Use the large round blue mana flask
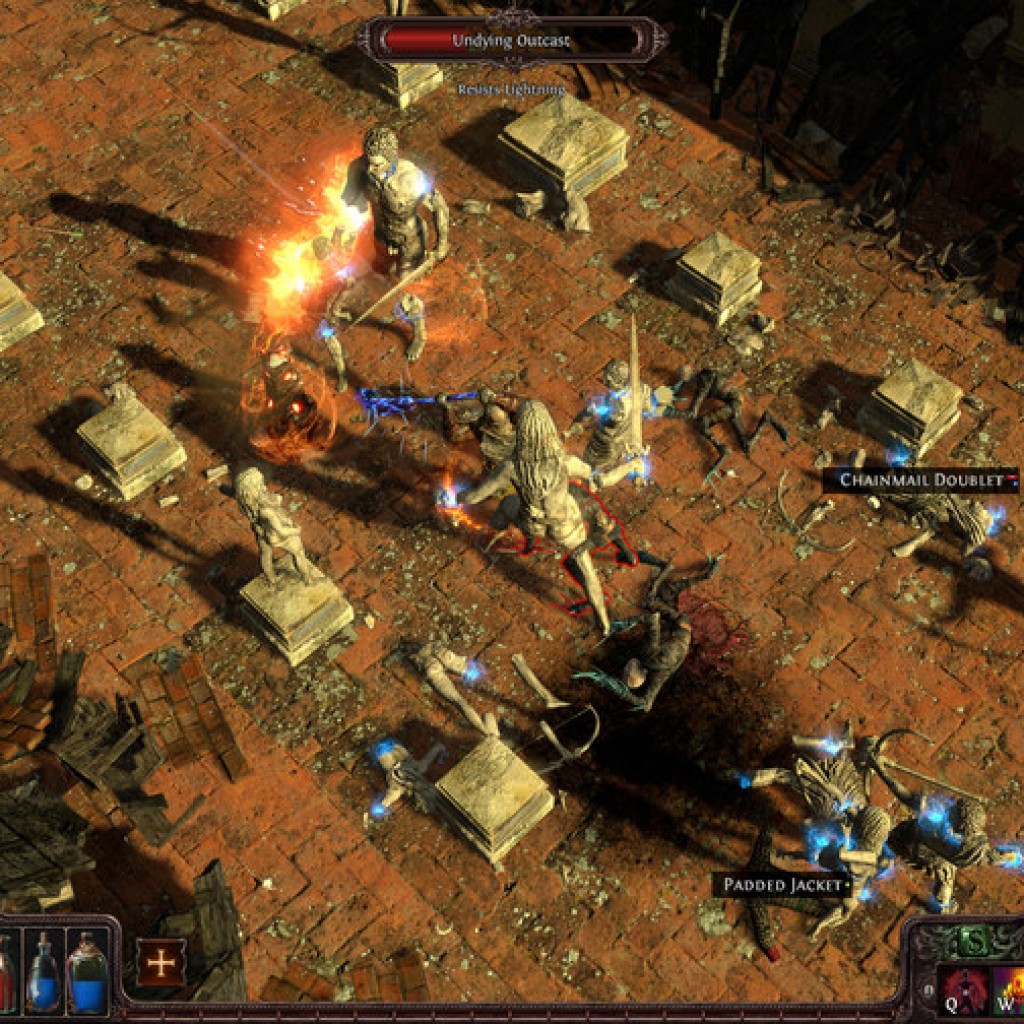The image size is (1024, 1024). tap(88, 971)
